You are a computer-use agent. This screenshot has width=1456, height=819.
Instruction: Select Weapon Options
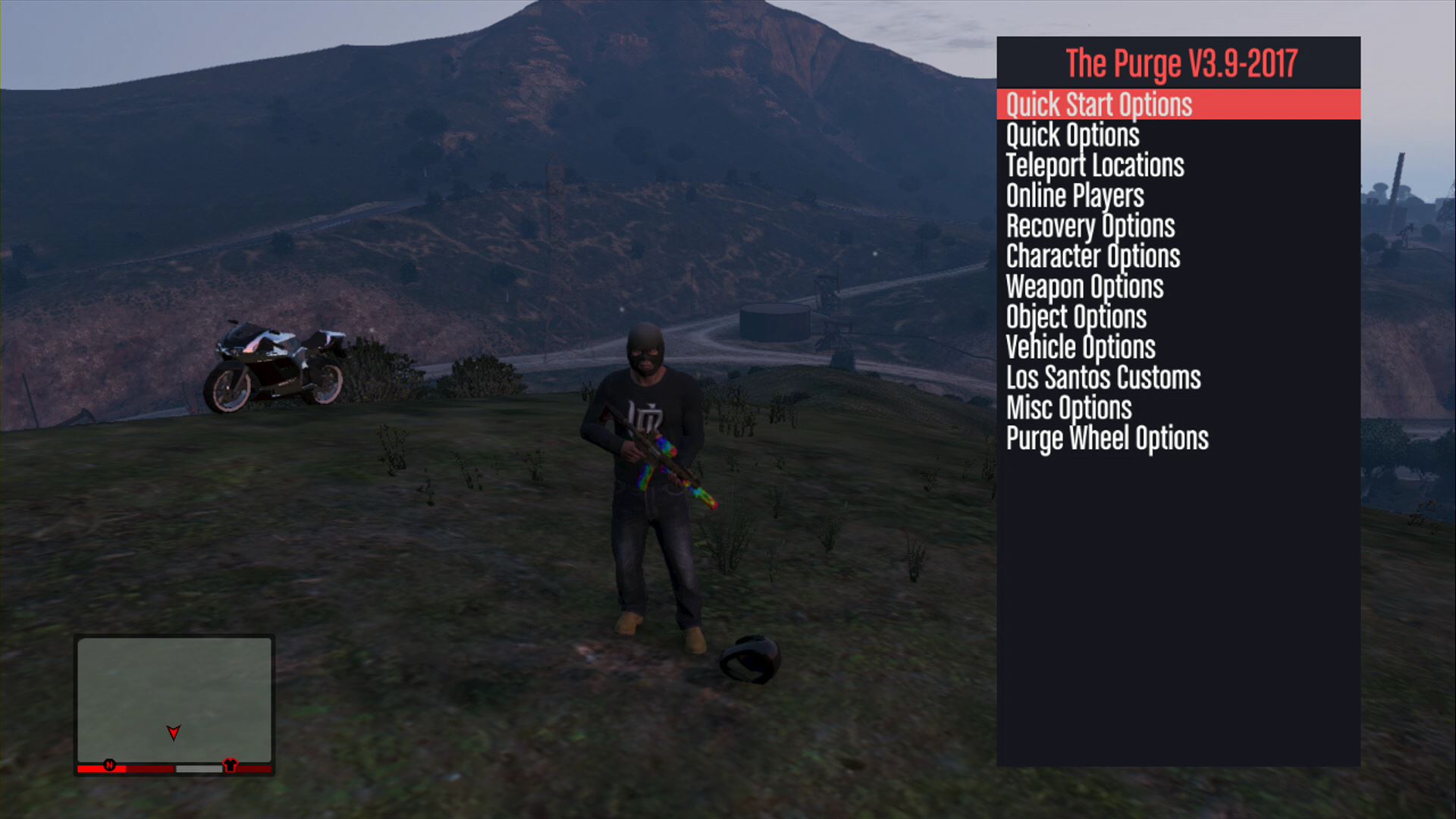(x=1084, y=287)
